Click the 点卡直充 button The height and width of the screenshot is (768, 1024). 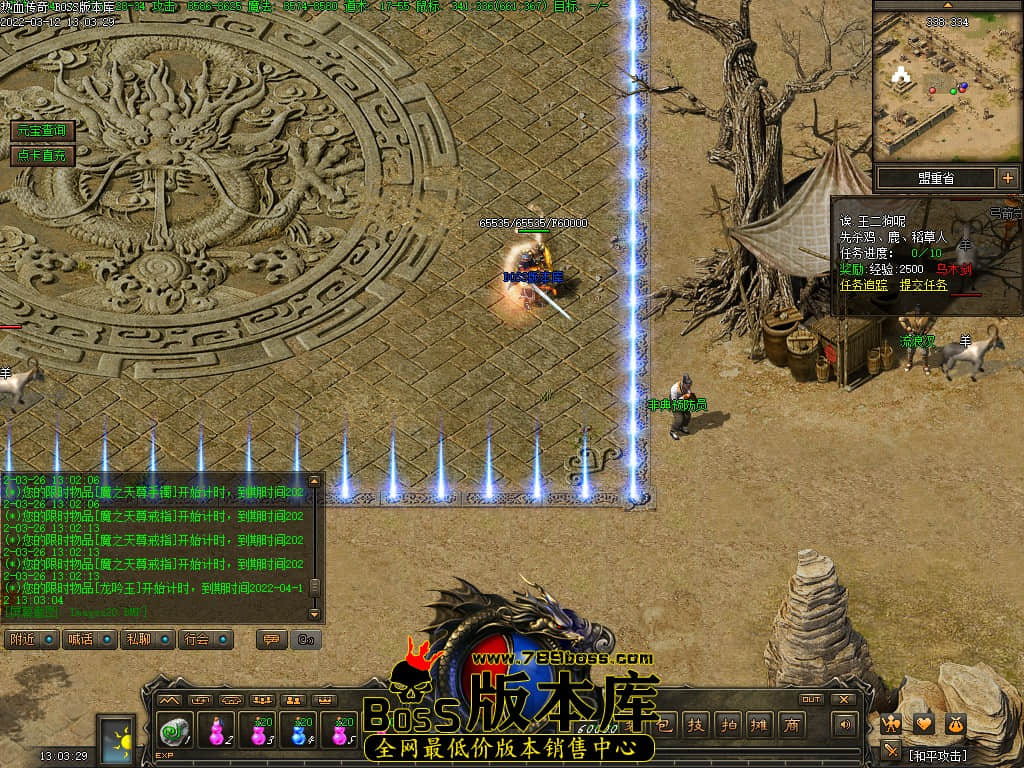click(x=42, y=155)
